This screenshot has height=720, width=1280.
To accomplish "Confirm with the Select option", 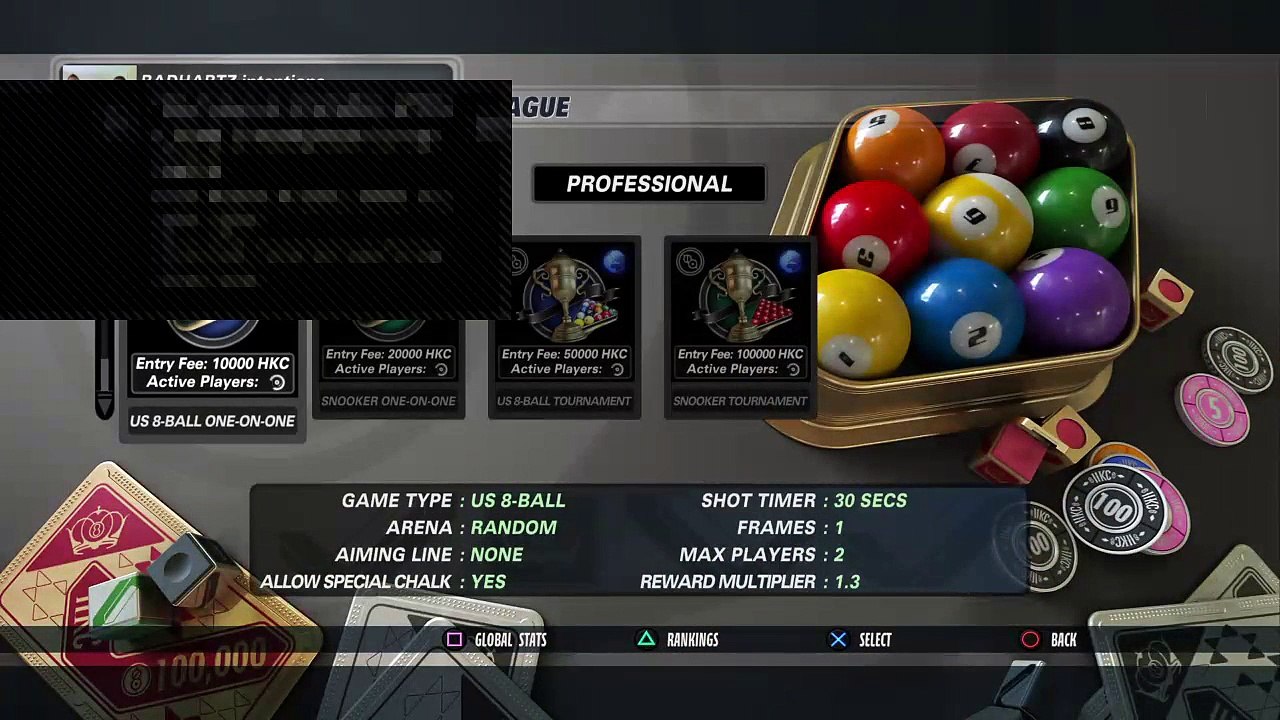I will tap(861, 640).
